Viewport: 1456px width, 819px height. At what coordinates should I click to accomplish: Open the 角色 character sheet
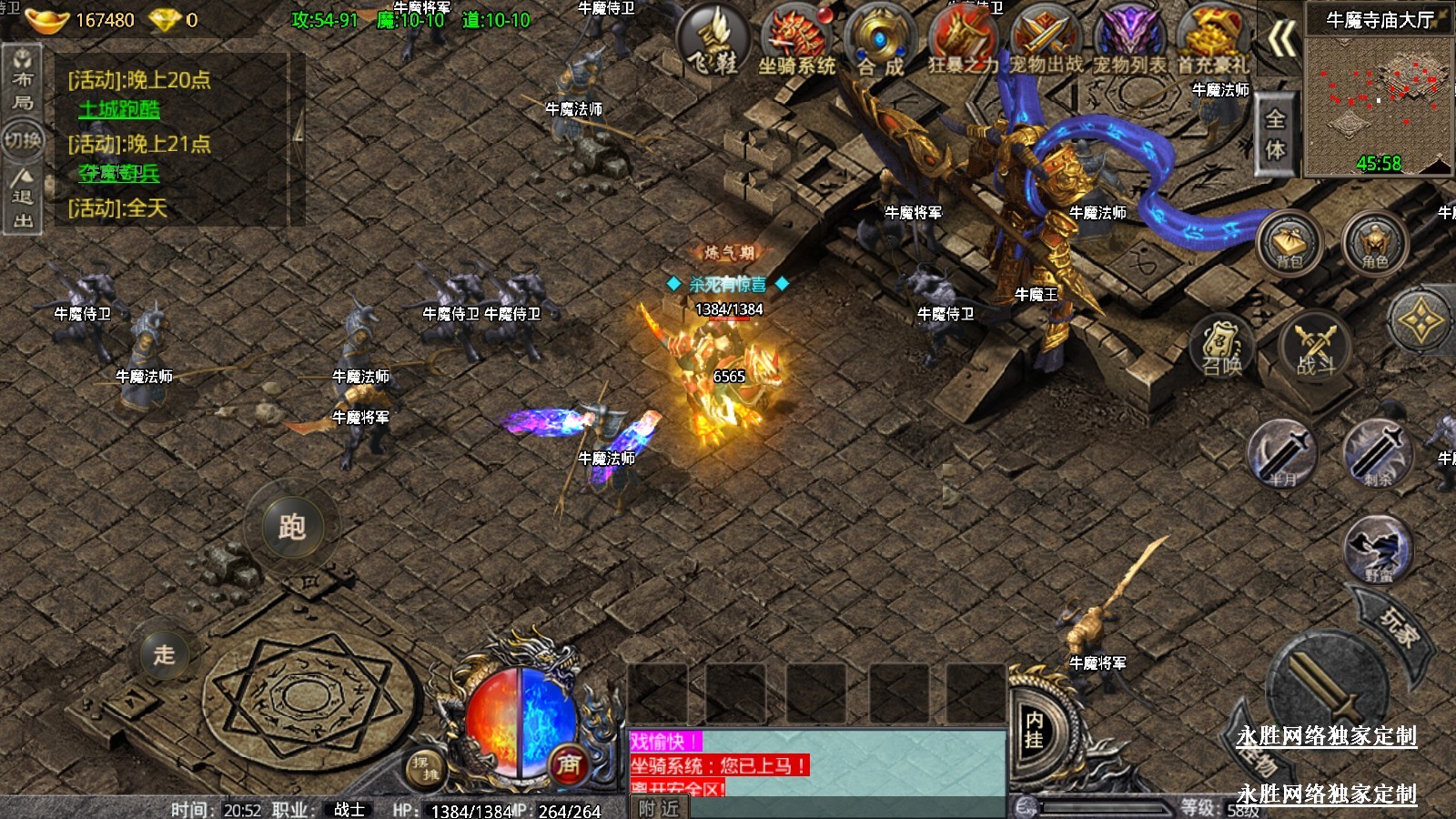click(1374, 242)
